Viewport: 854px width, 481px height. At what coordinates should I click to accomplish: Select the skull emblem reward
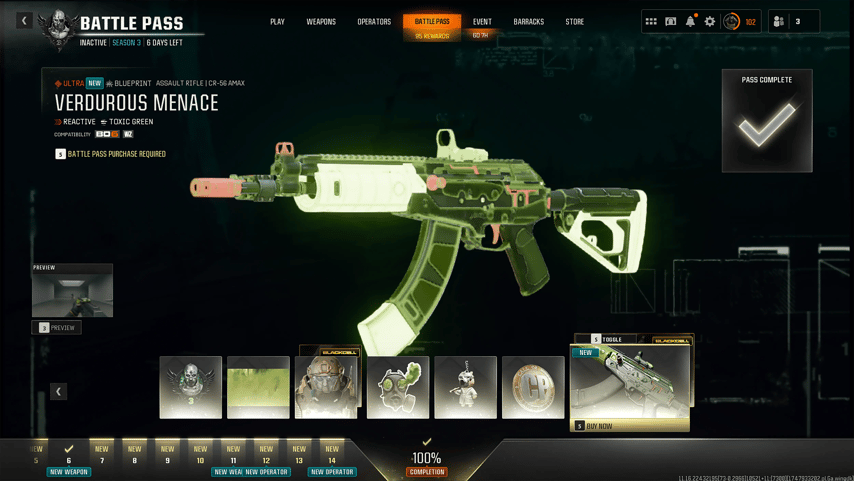pyautogui.click(x=191, y=387)
